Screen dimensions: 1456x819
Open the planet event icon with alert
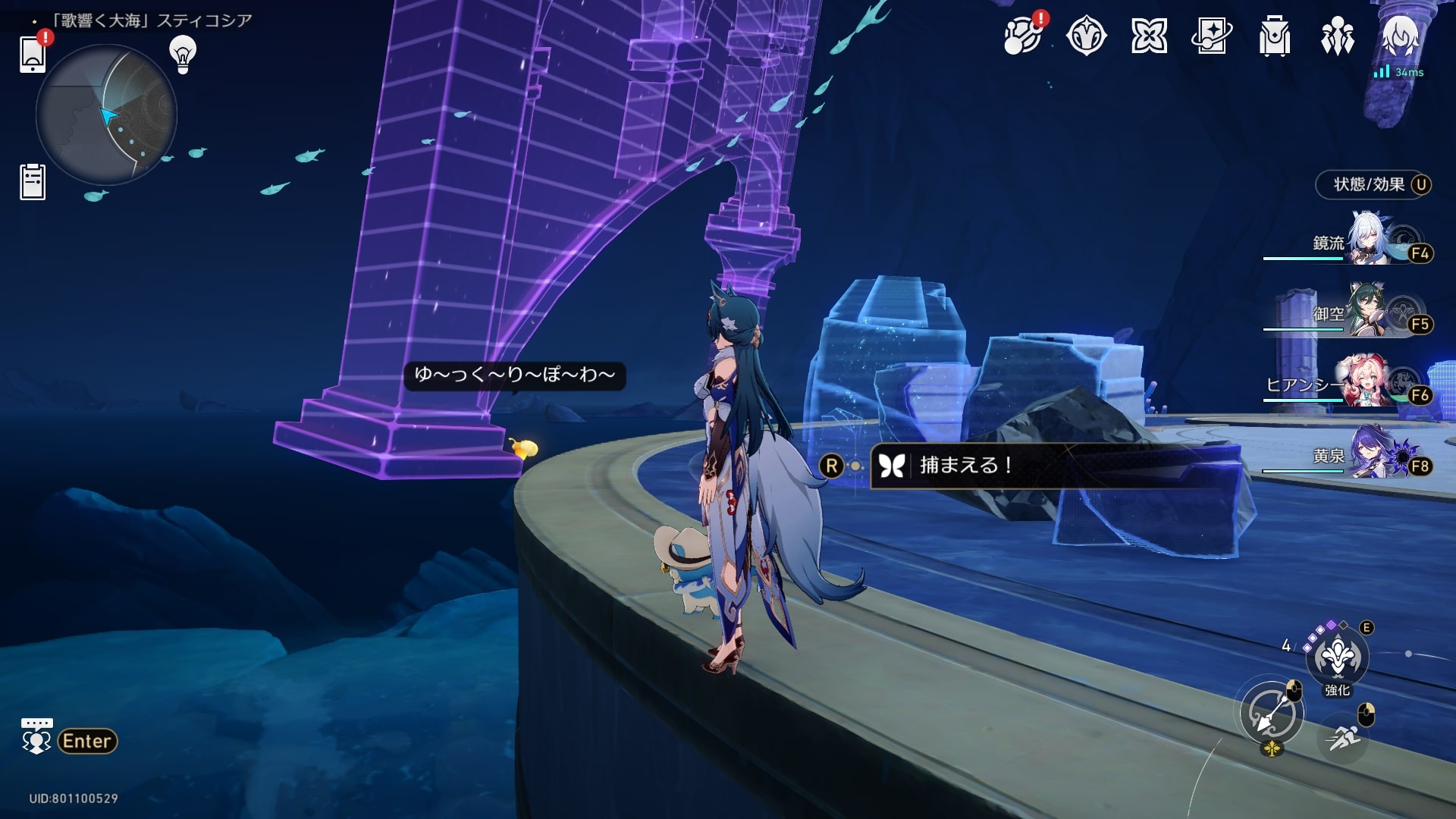(x=1021, y=36)
